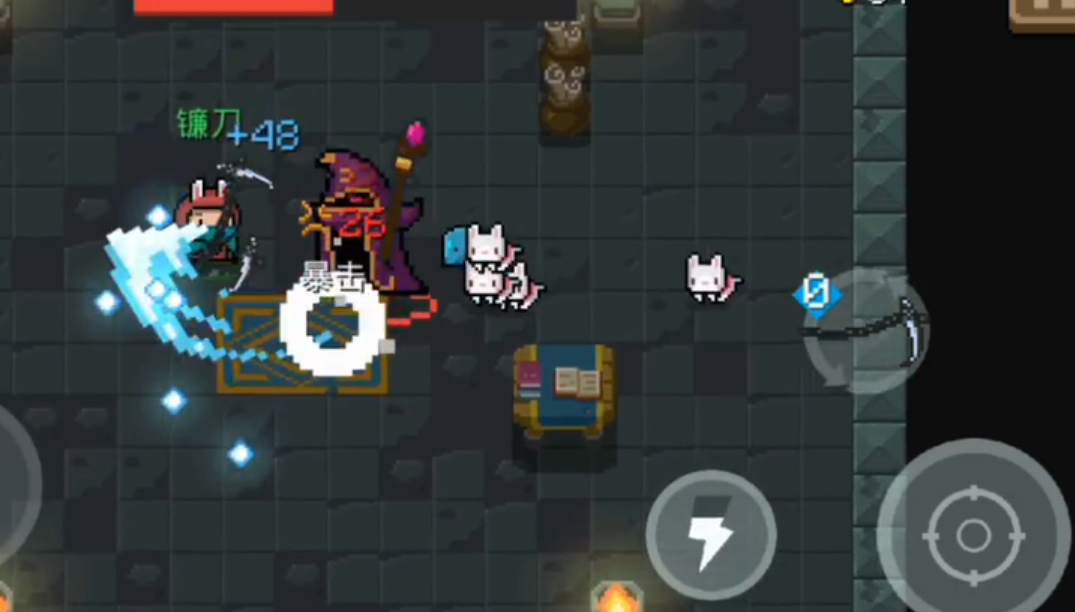Tap the lightning bolt skill button
Image resolution: width=1075 pixels, height=612 pixels.
[710, 535]
